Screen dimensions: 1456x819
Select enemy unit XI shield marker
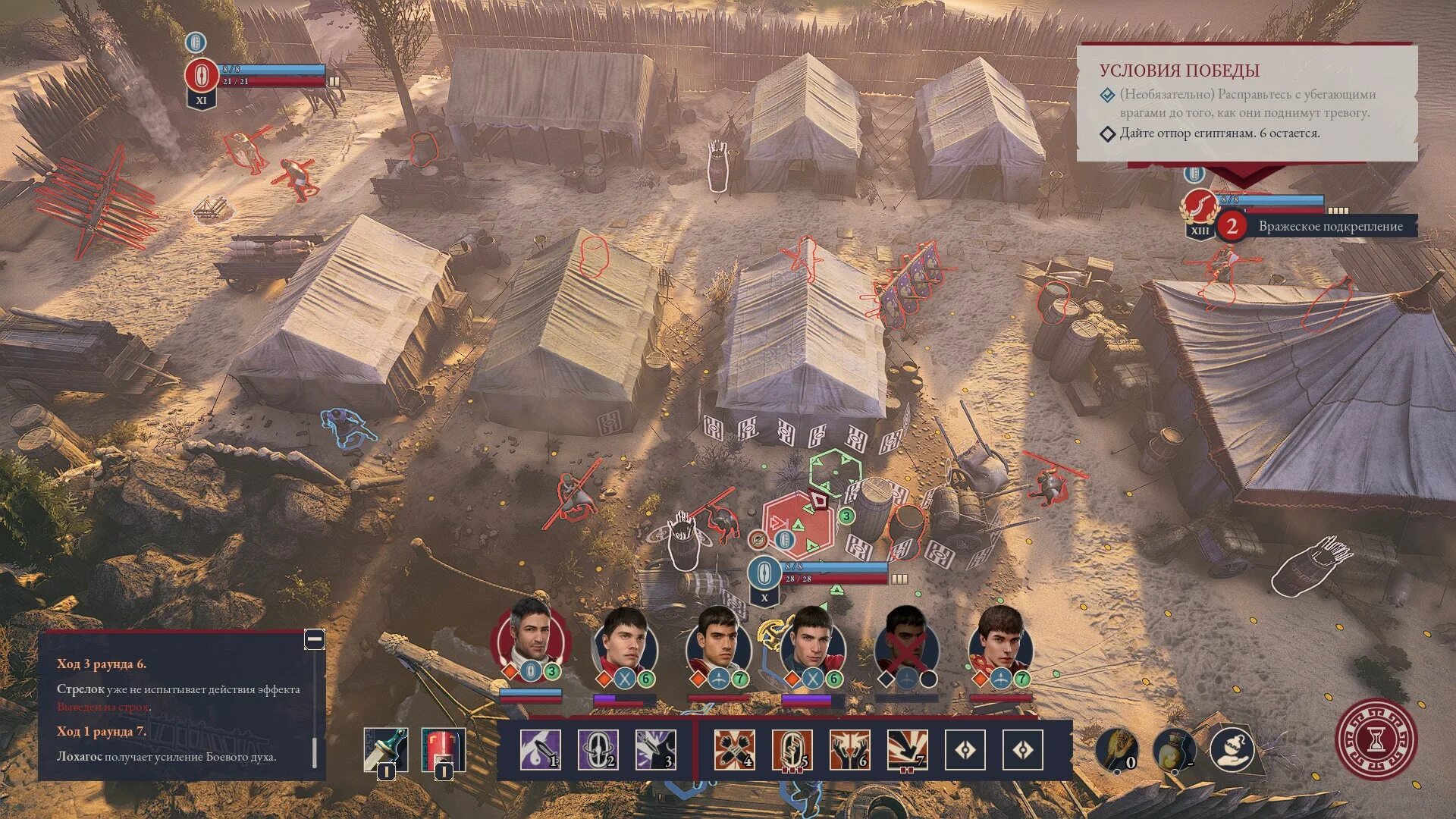tap(201, 76)
